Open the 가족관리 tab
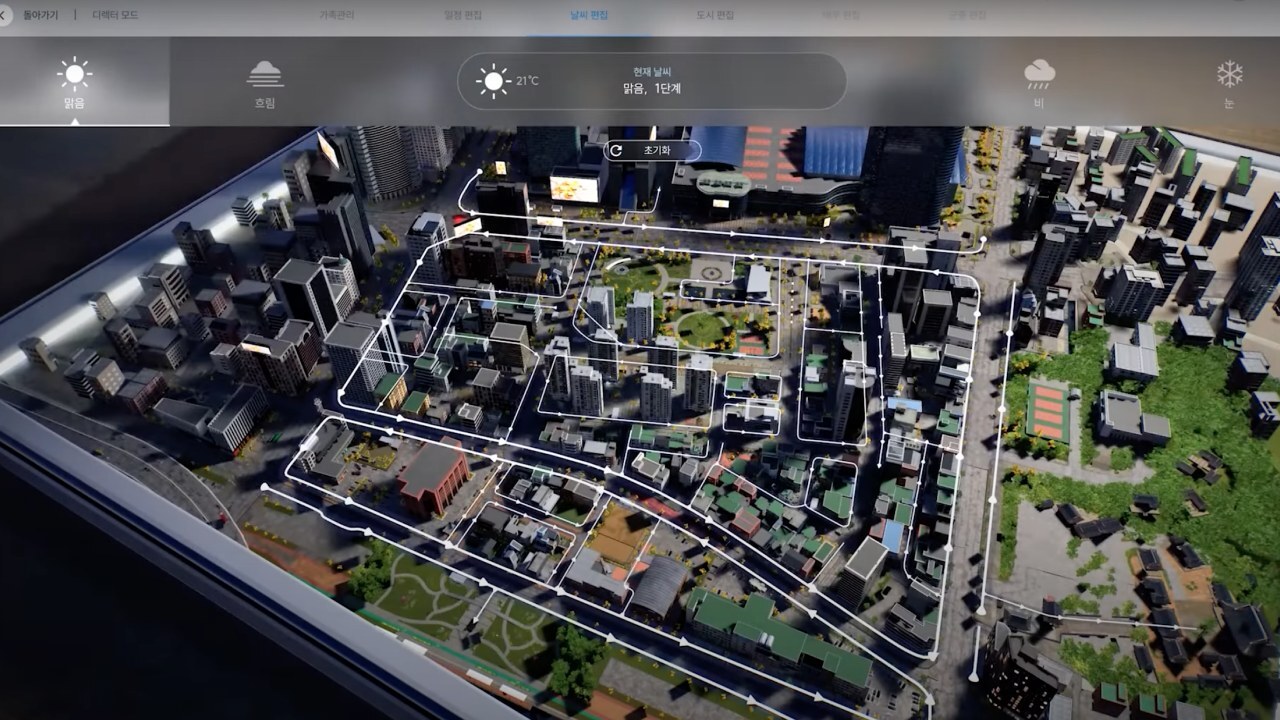Image resolution: width=1280 pixels, height=720 pixels. [x=337, y=16]
